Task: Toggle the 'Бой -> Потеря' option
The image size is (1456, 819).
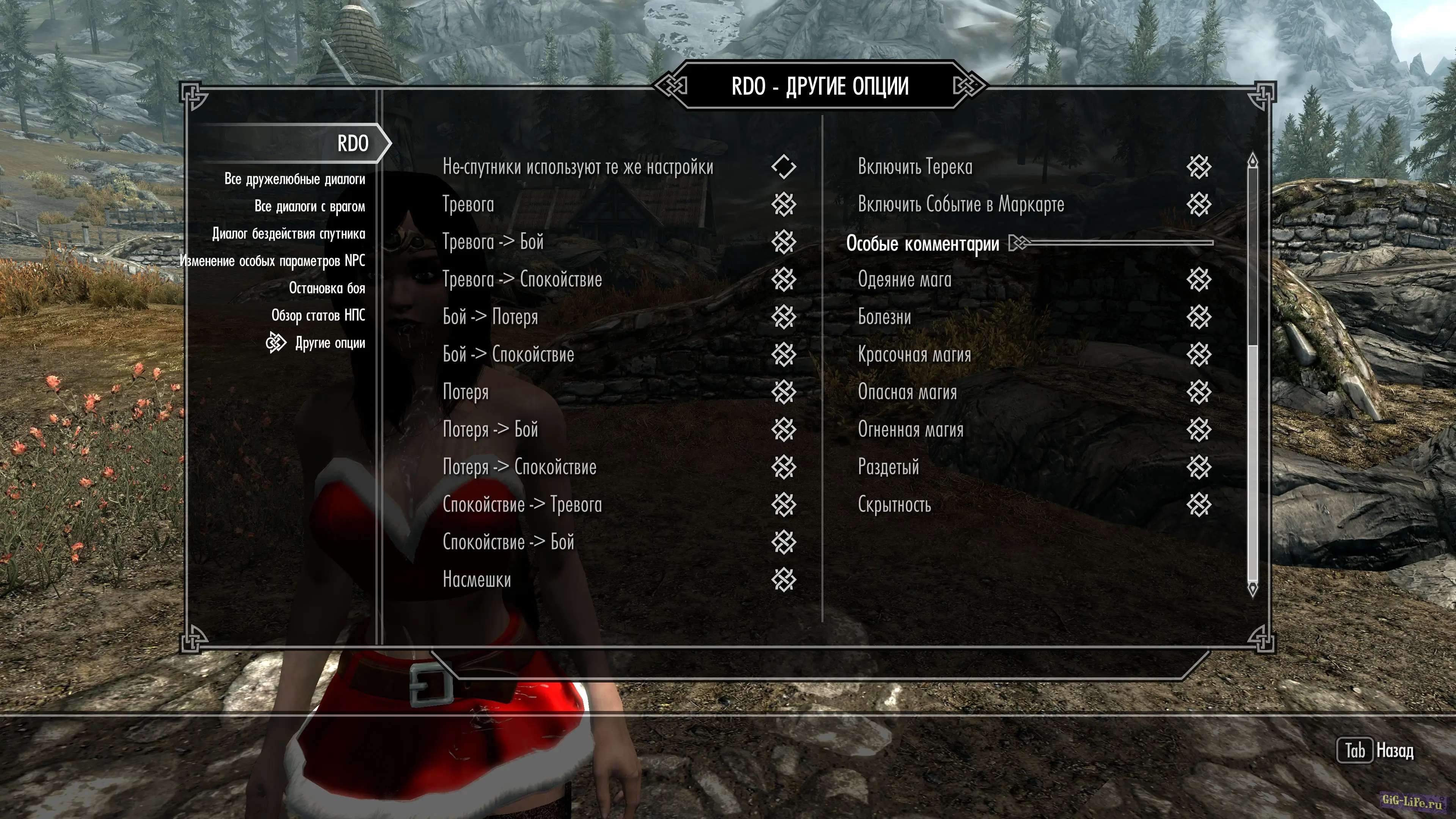Action: 783,317
